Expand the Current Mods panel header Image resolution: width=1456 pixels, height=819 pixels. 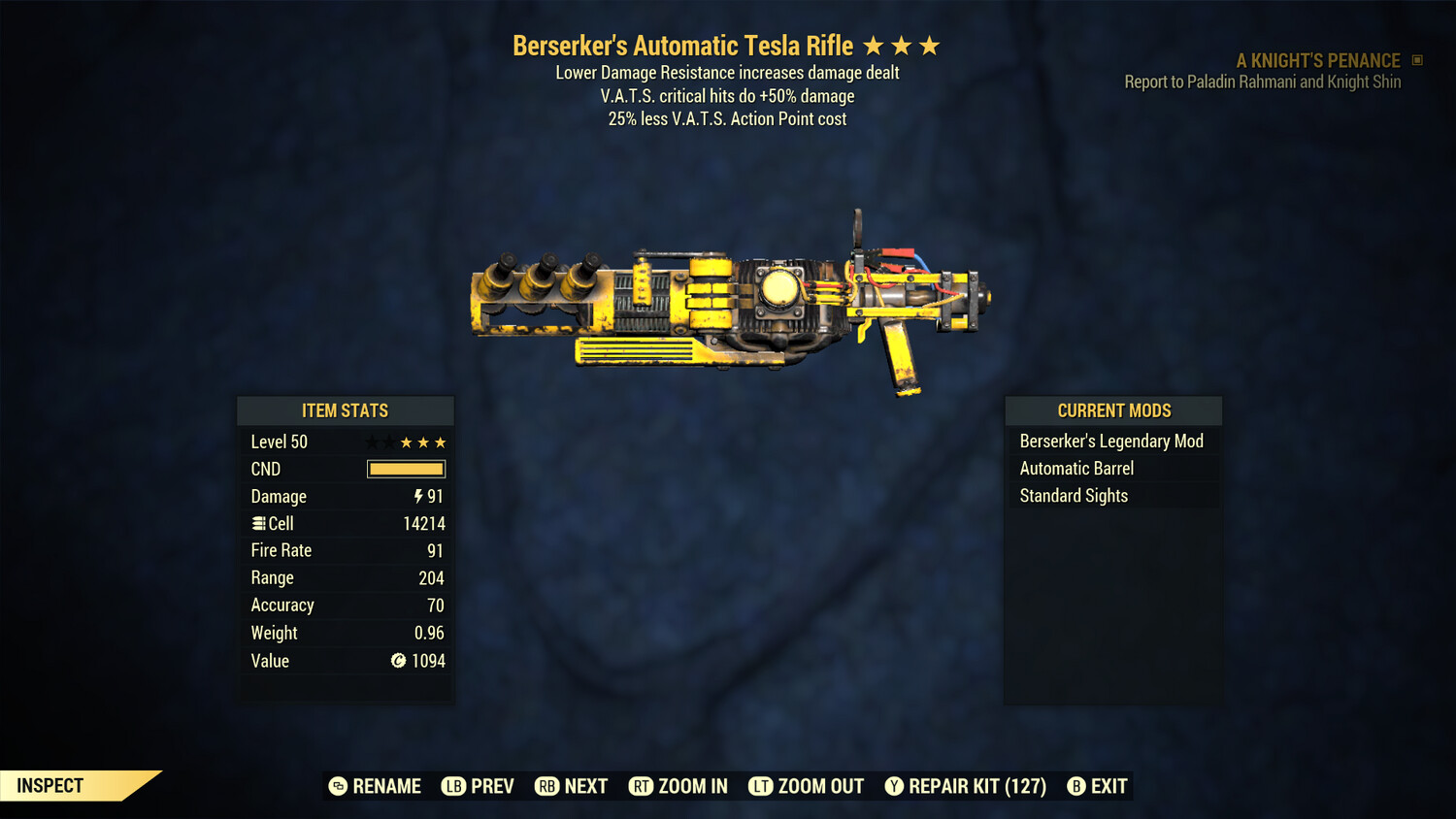coord(1112,410)
